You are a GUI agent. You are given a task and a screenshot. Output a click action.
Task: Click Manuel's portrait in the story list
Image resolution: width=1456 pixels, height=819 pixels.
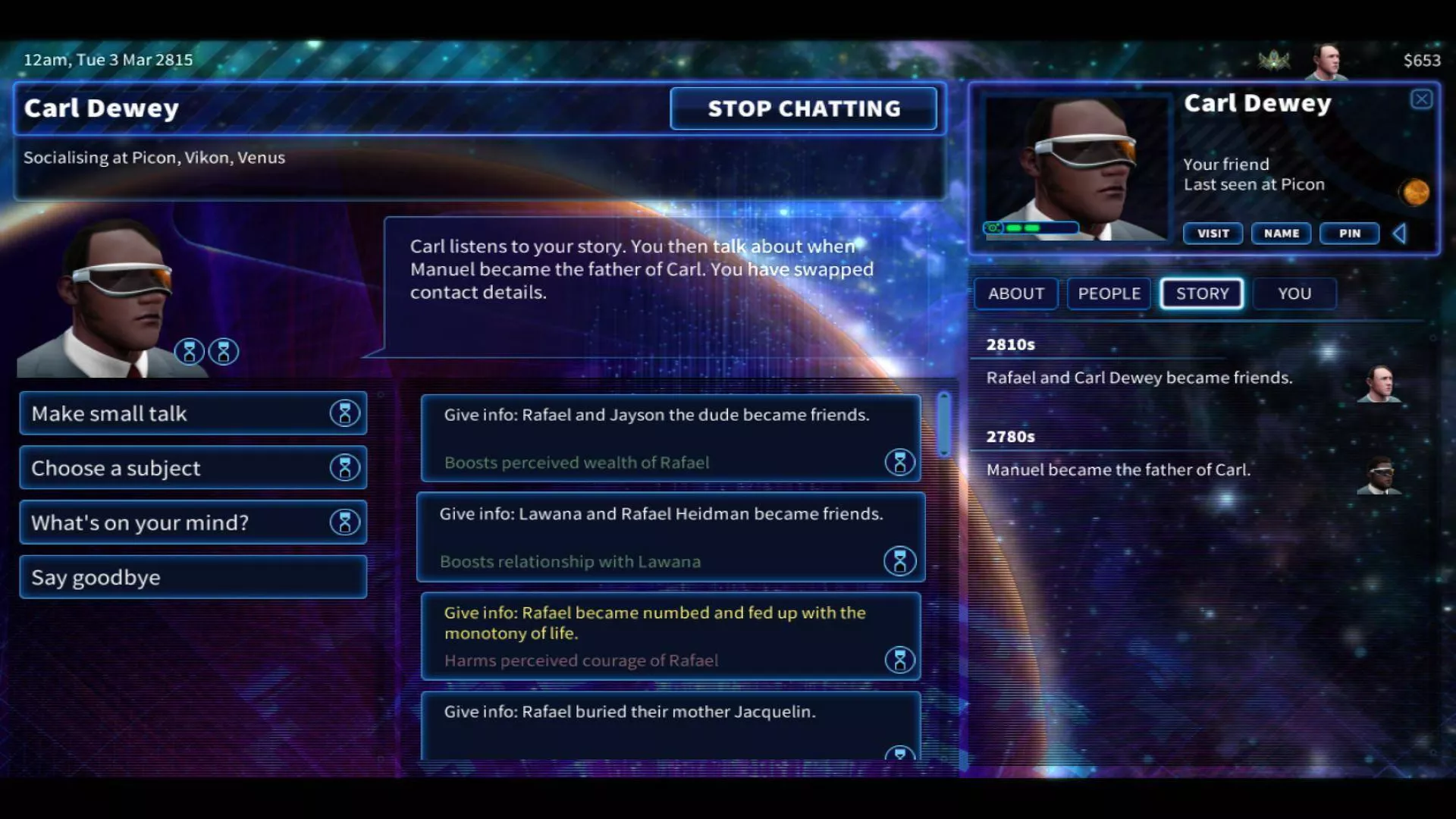(x=1379, y=475)
